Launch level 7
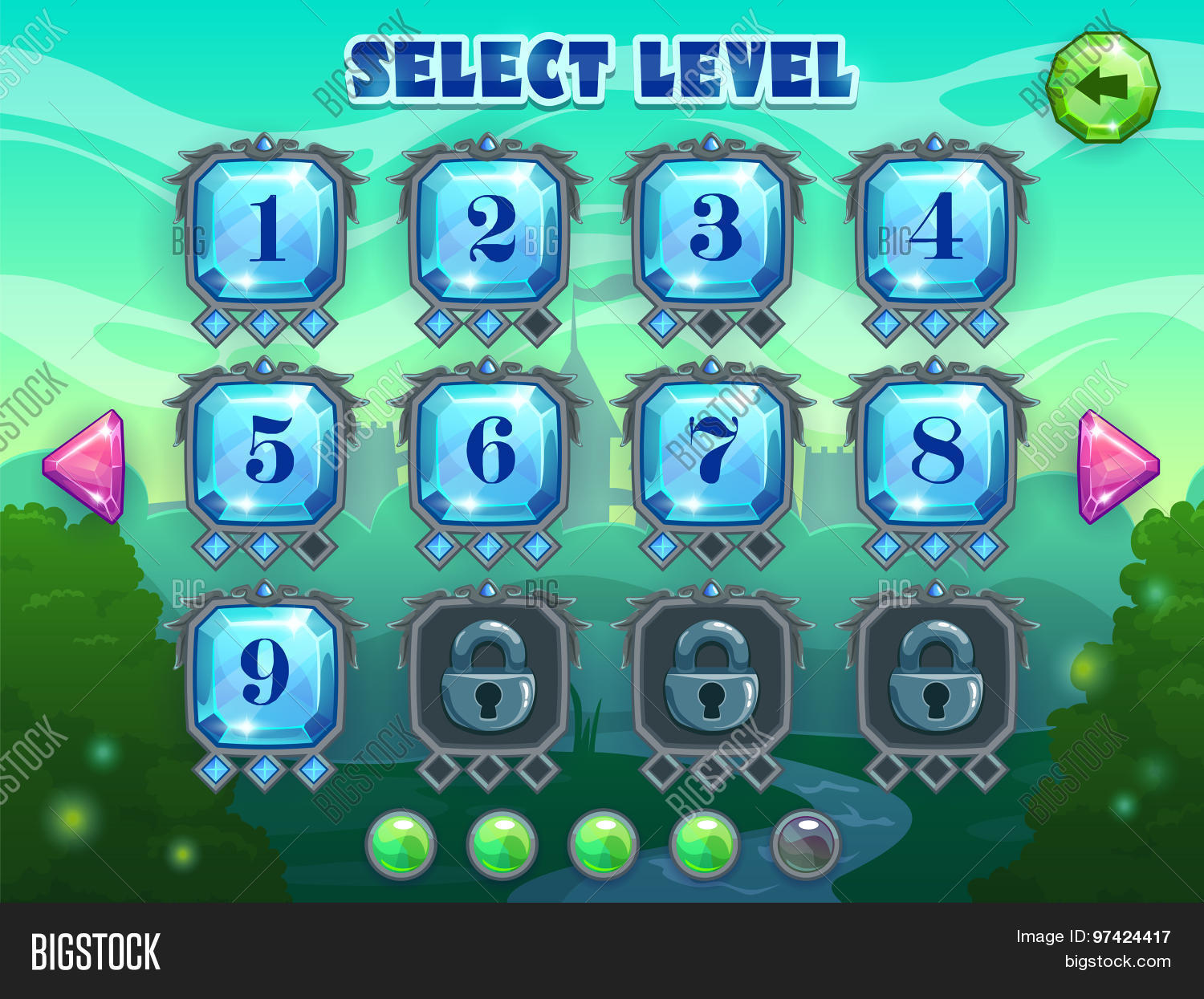Image resolution: width=1204 pixels, height=999 pixels. pos(712,453)
